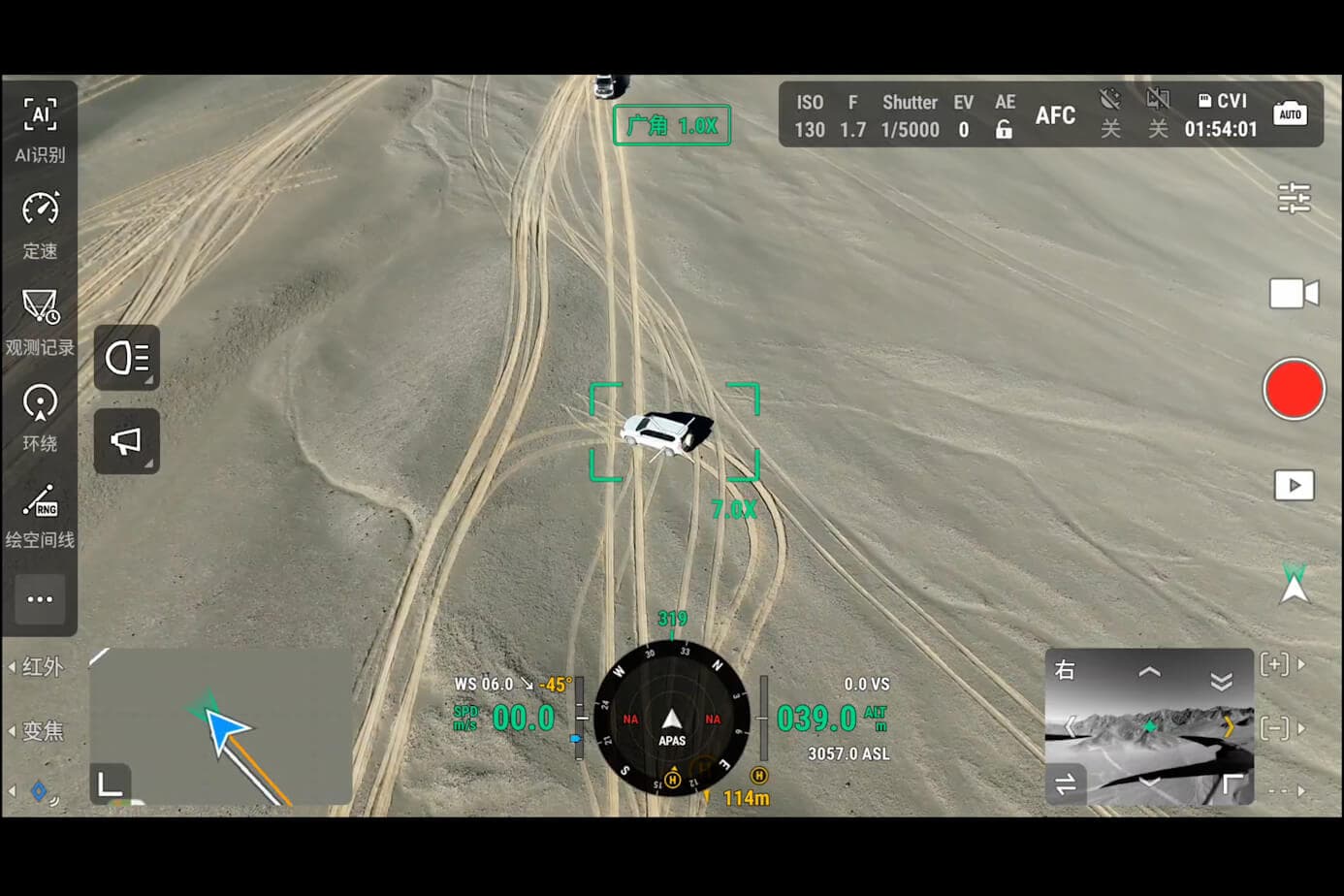Switch to video camera mode
Image resolution: width=1344 pixels, height=896 pixels.
1294,293
